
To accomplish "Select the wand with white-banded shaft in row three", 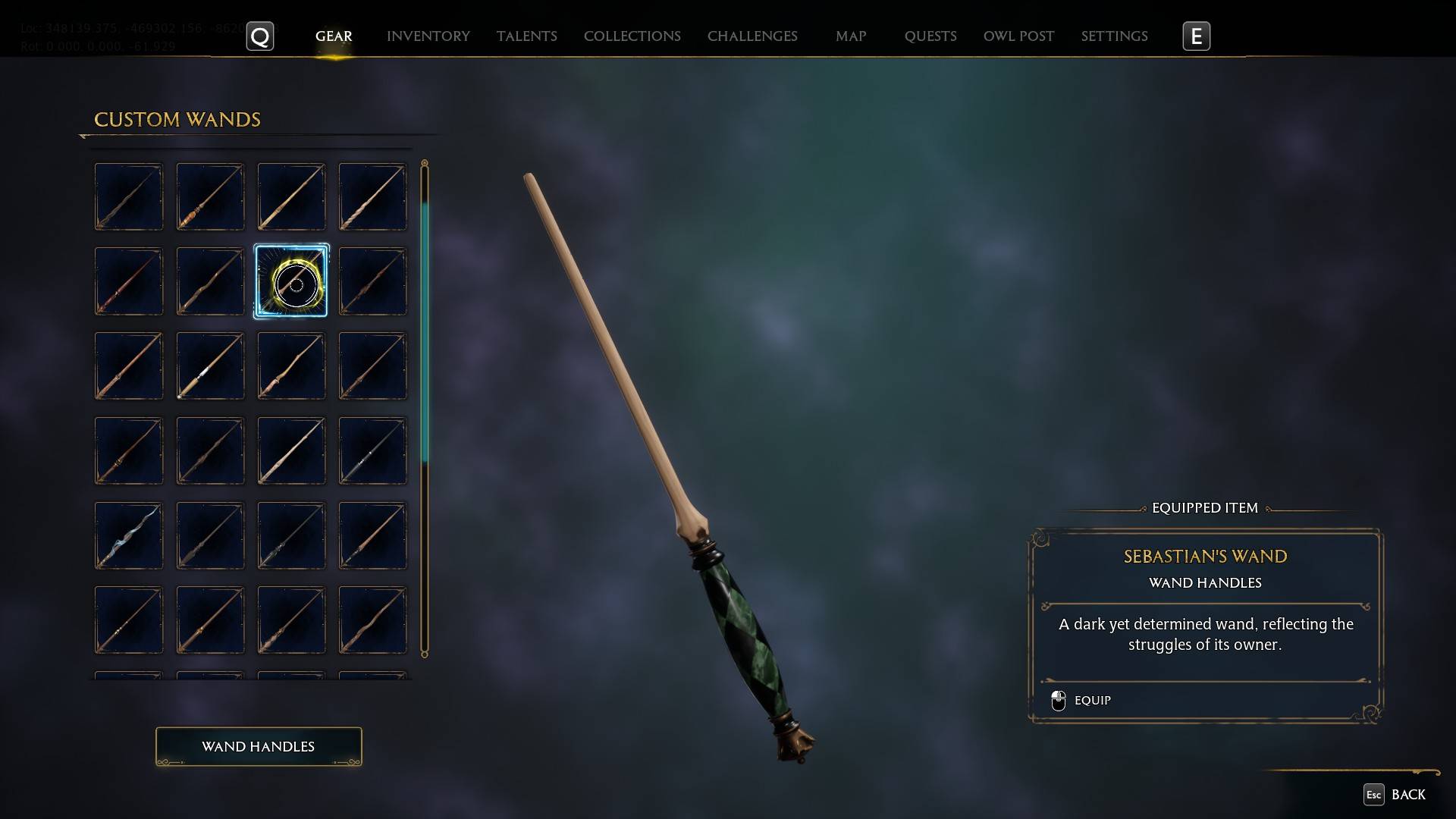I will coord(210,366).
